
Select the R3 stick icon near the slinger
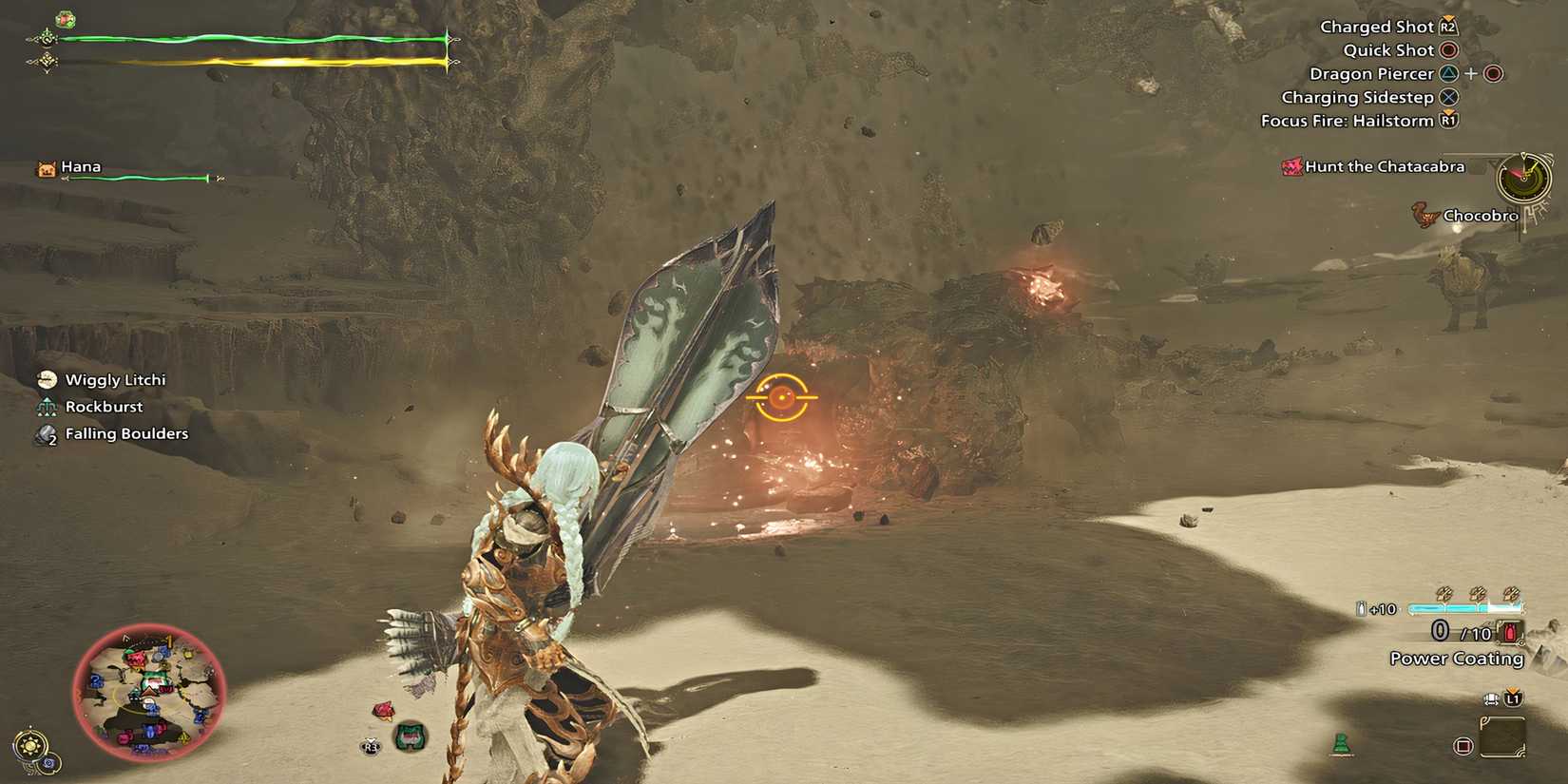(x=372, y=747)
